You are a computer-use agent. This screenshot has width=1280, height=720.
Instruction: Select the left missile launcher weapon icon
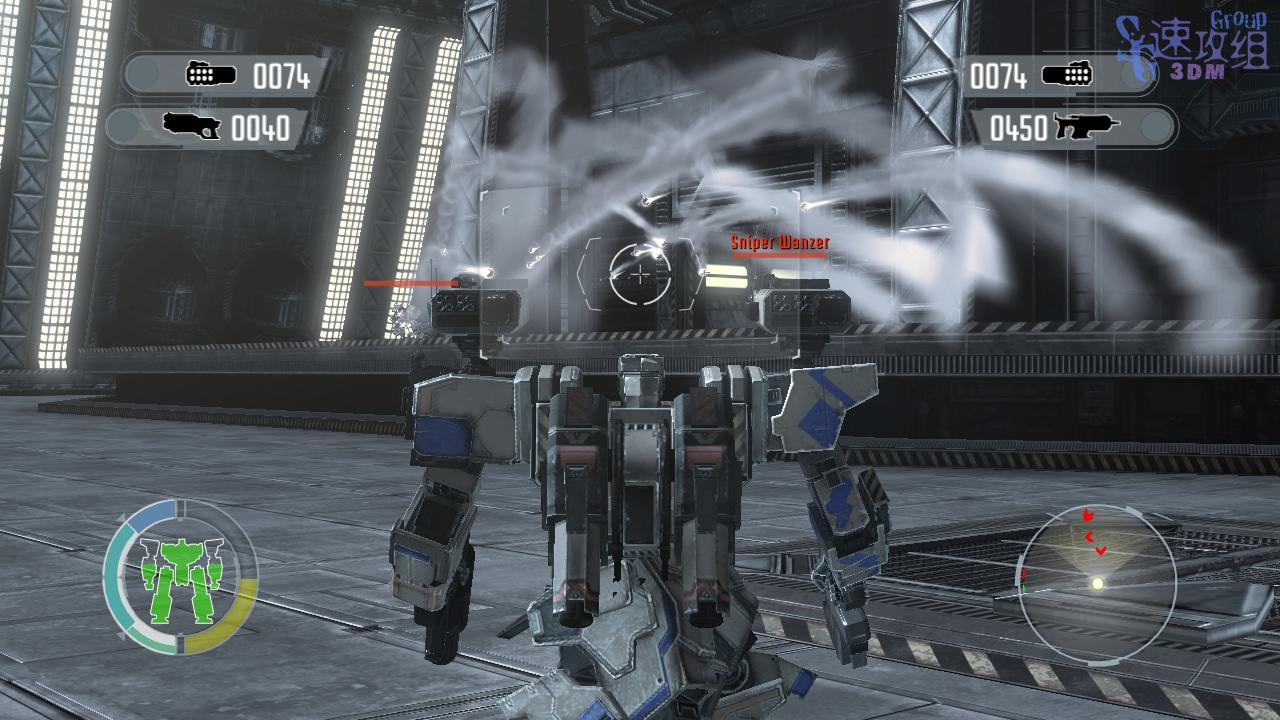click(212, 75)
